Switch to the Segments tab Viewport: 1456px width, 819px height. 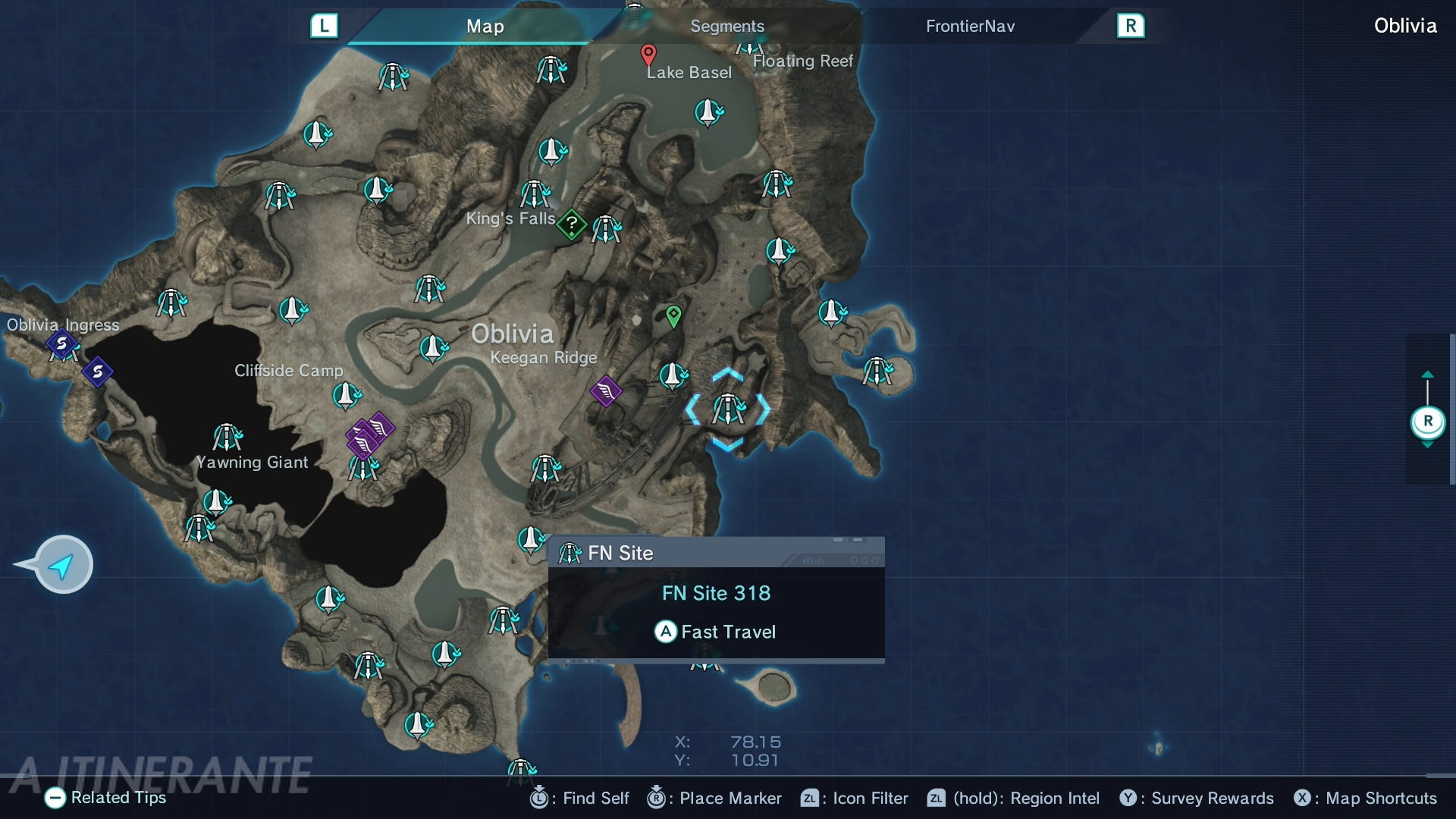pyautogui.click(x=726, y=27)
